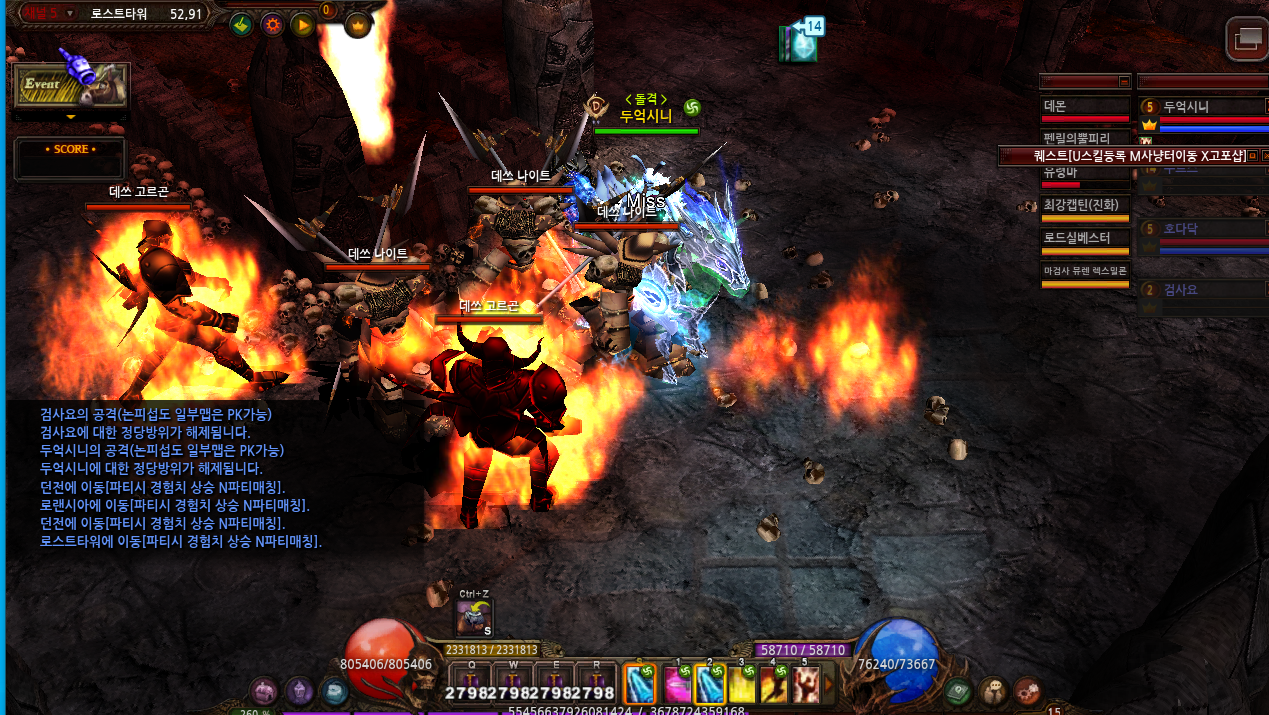Image resolution: width=1269 pixels, height=715 pixels.
Task: Minimize the quest tracker bar
Action: tap(1251, 156)
